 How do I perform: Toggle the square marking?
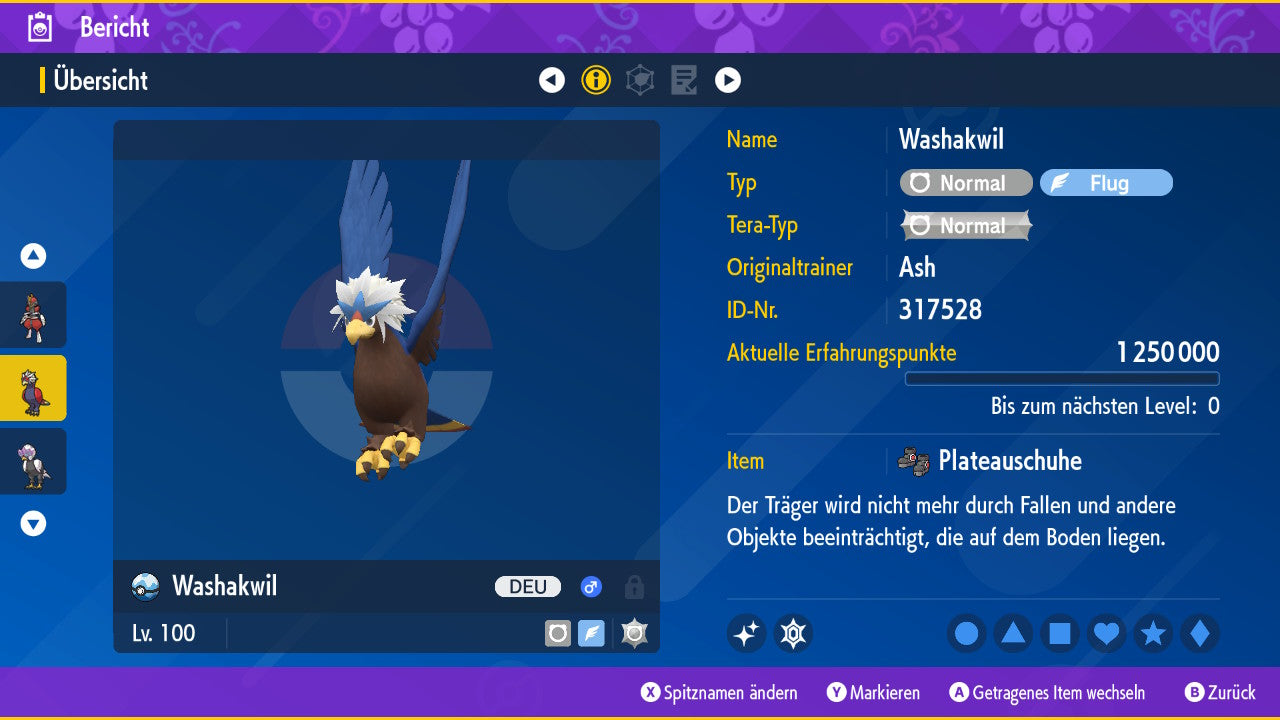click(x=1060, y=633)
